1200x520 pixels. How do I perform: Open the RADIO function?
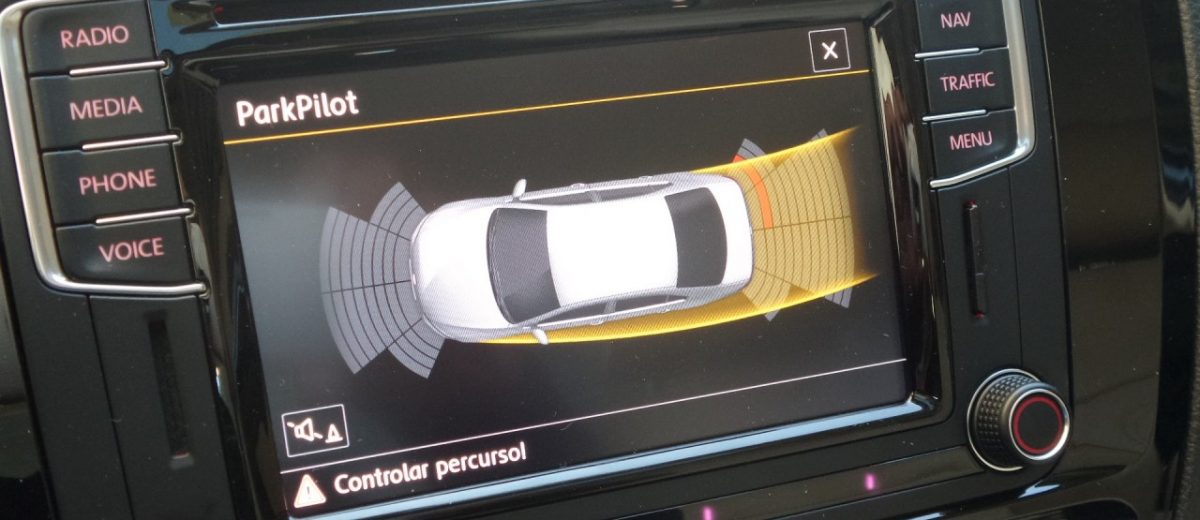pos(95,36)
